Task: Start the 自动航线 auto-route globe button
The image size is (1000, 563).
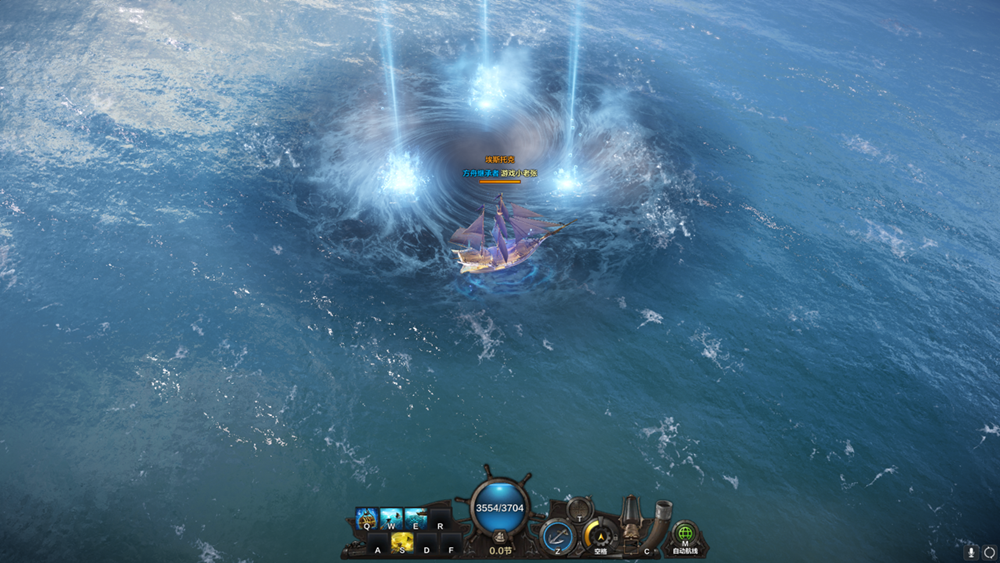Action: coord(685,535)
